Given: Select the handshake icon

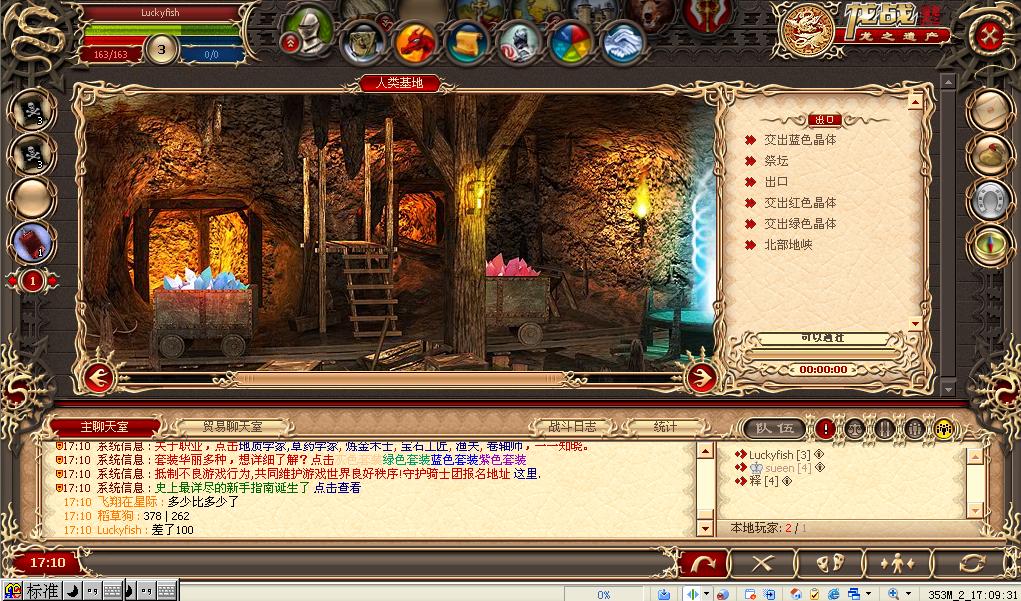Looking at the screenshot, I should (624, 43).
